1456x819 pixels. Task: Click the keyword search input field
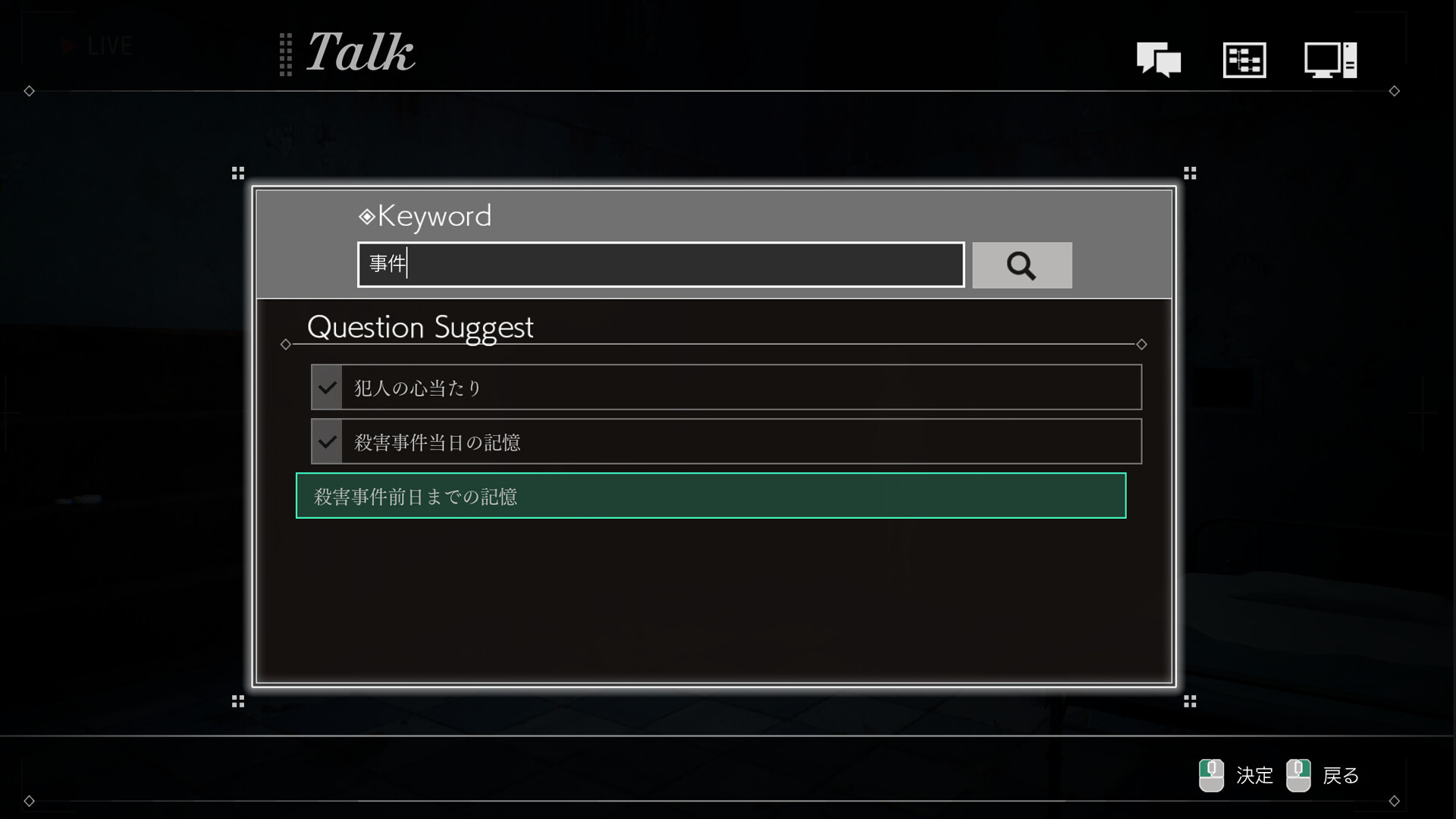tap(660, 265)
